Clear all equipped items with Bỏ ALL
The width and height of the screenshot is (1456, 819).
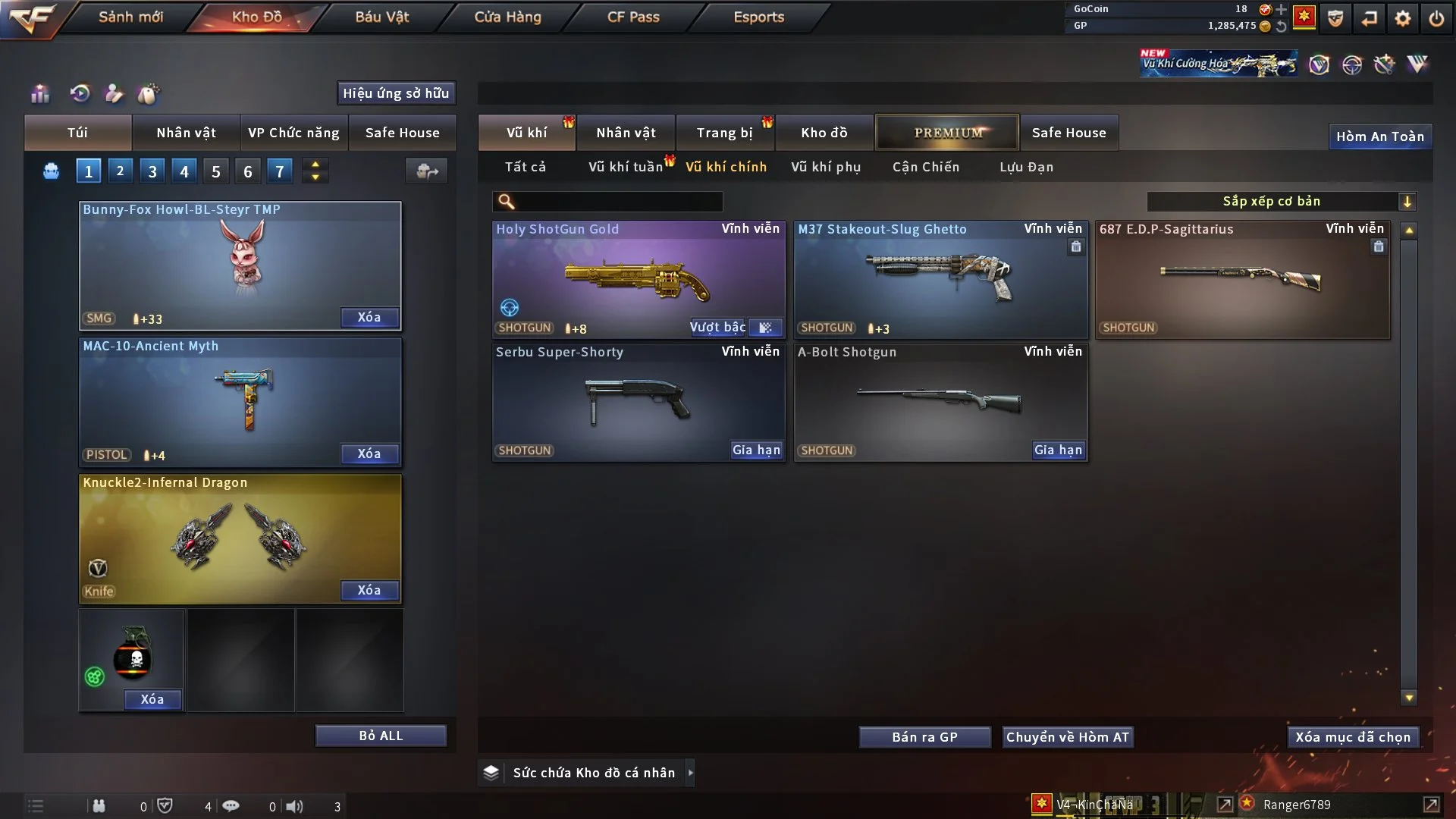tap(381, 736)
